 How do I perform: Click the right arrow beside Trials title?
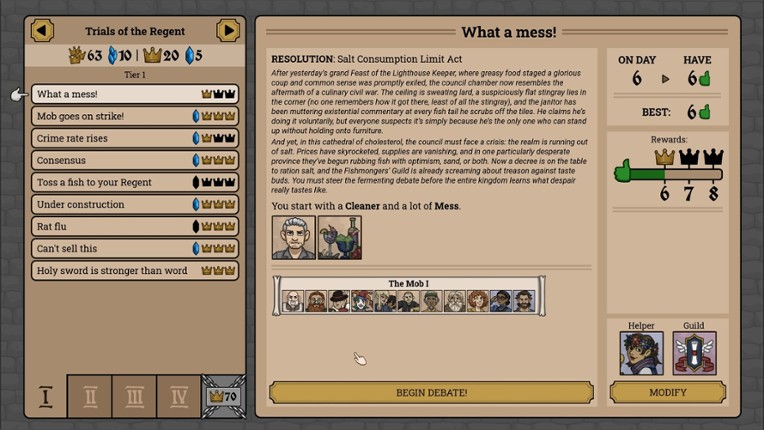(228, 31)
